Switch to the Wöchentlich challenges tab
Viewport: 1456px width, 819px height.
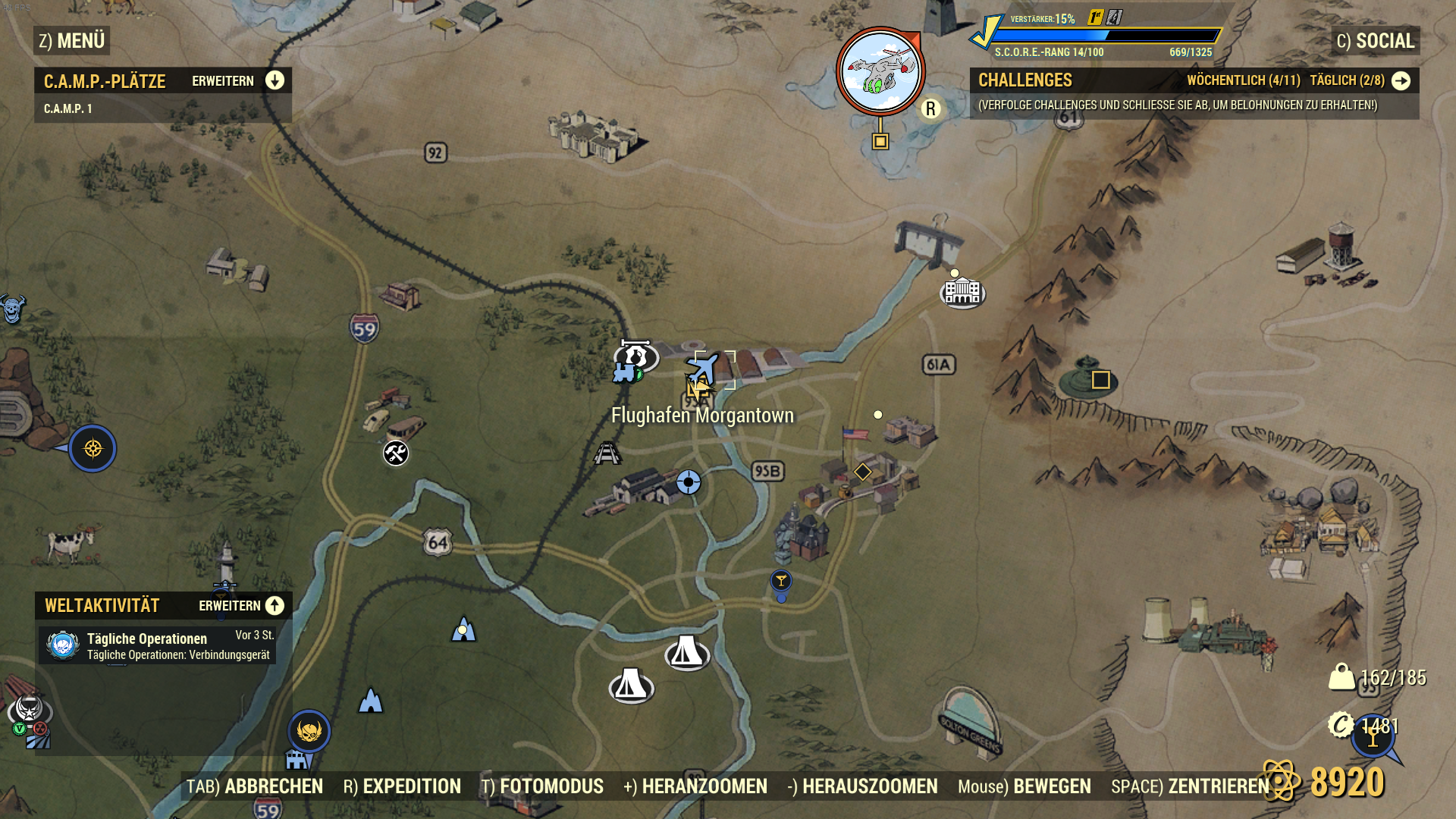1243,80
